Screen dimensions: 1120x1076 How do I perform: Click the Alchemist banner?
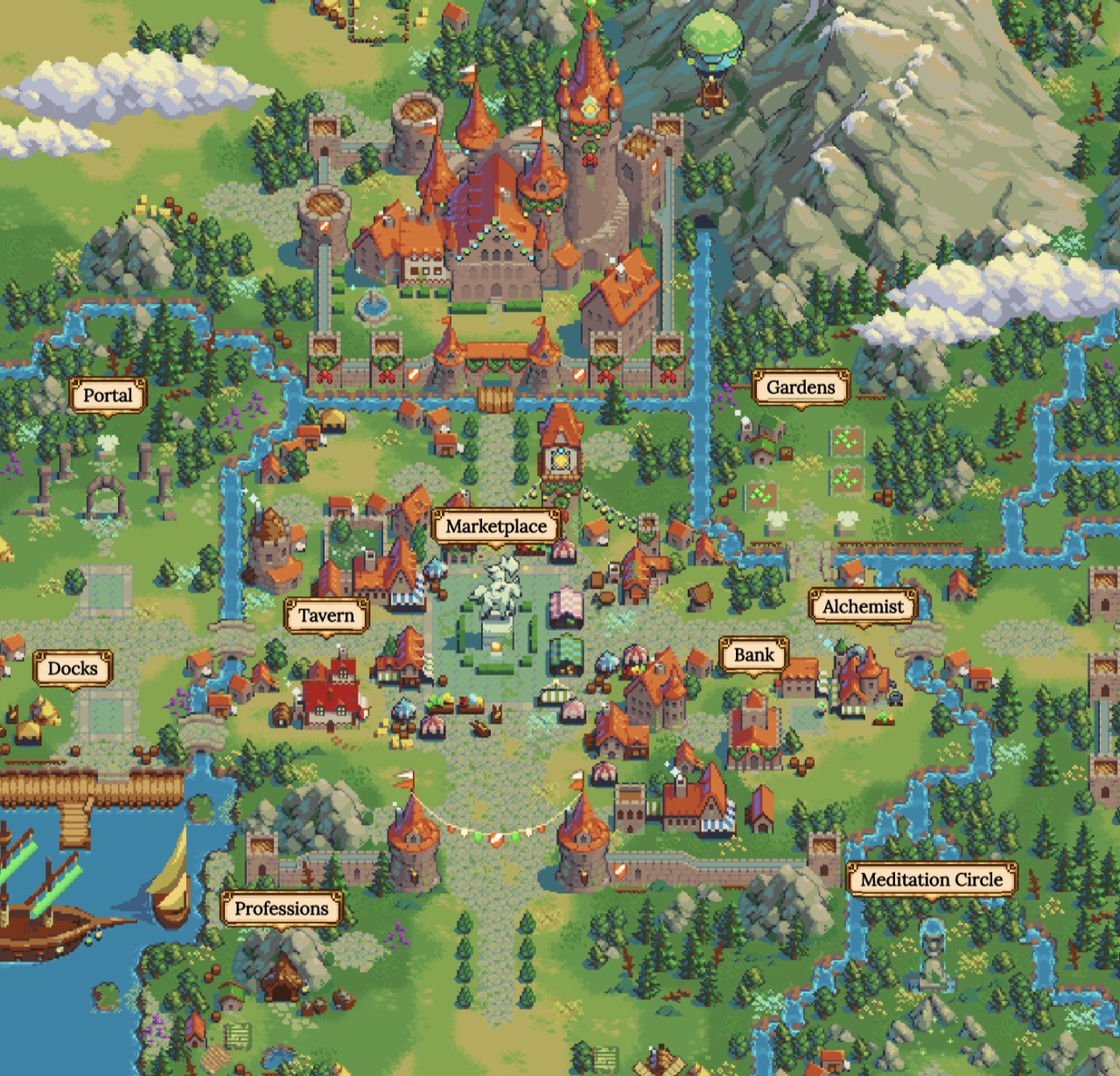click(x=861, y=606)
